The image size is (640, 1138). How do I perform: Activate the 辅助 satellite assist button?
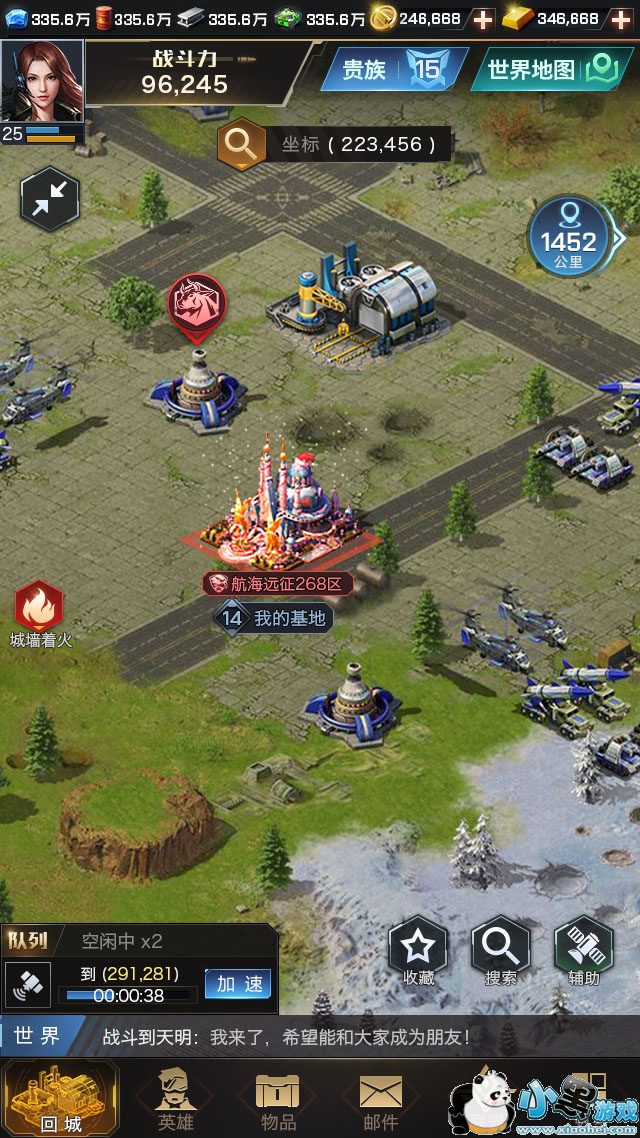coord(583,951)
